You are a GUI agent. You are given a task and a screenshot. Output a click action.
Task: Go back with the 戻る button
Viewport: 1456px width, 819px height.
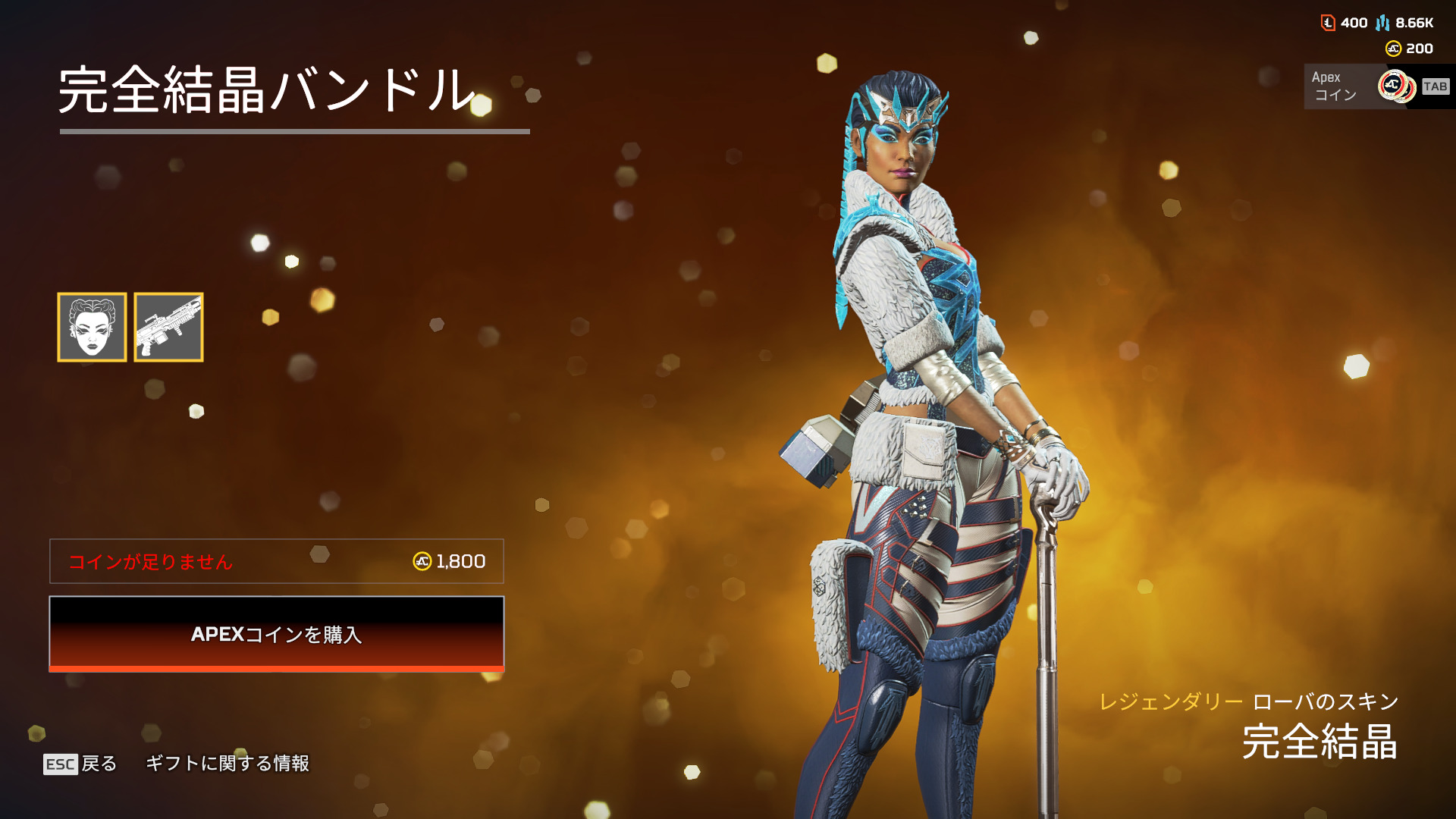click(81, 764)
